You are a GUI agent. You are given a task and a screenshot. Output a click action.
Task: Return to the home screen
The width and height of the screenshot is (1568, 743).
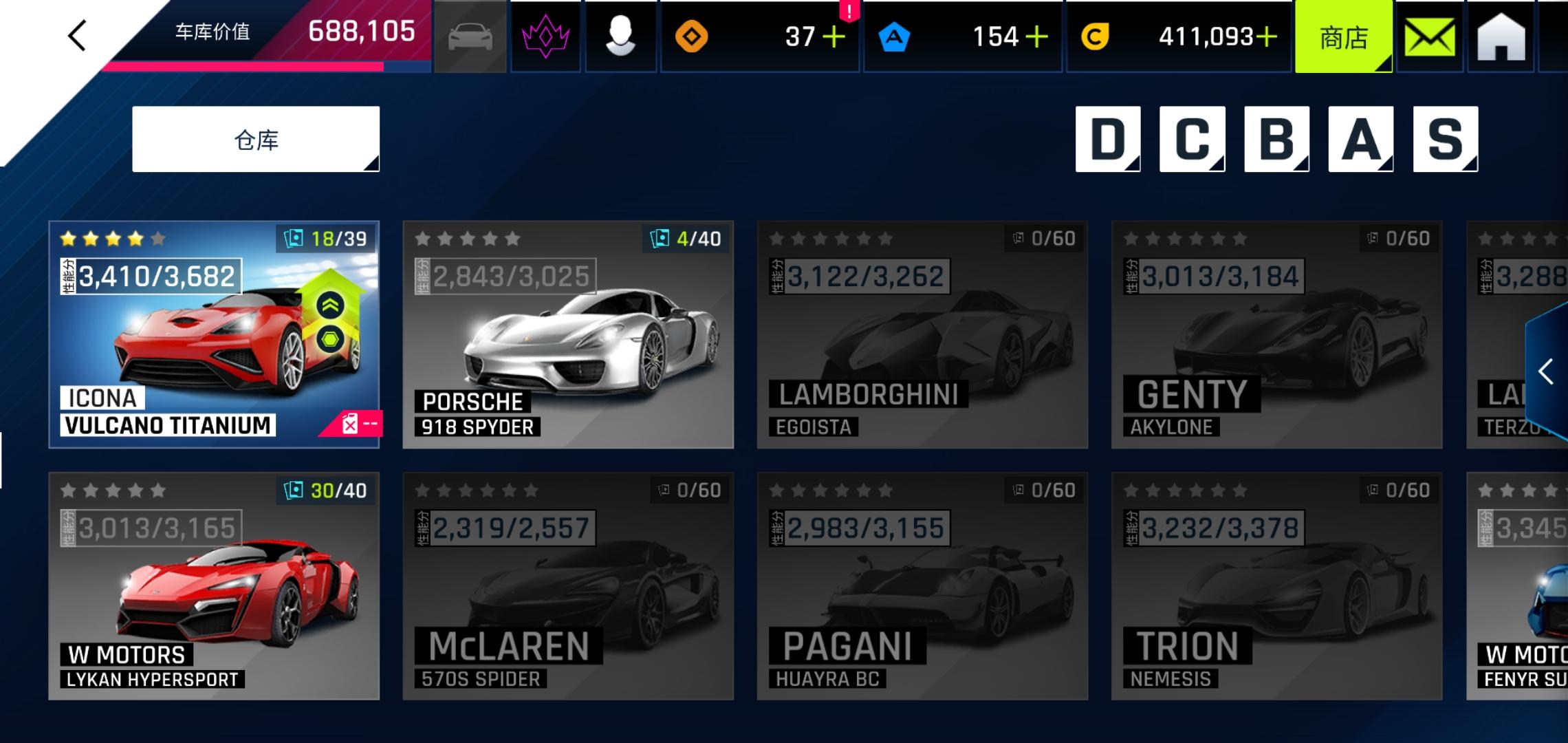coord(1501,37)
